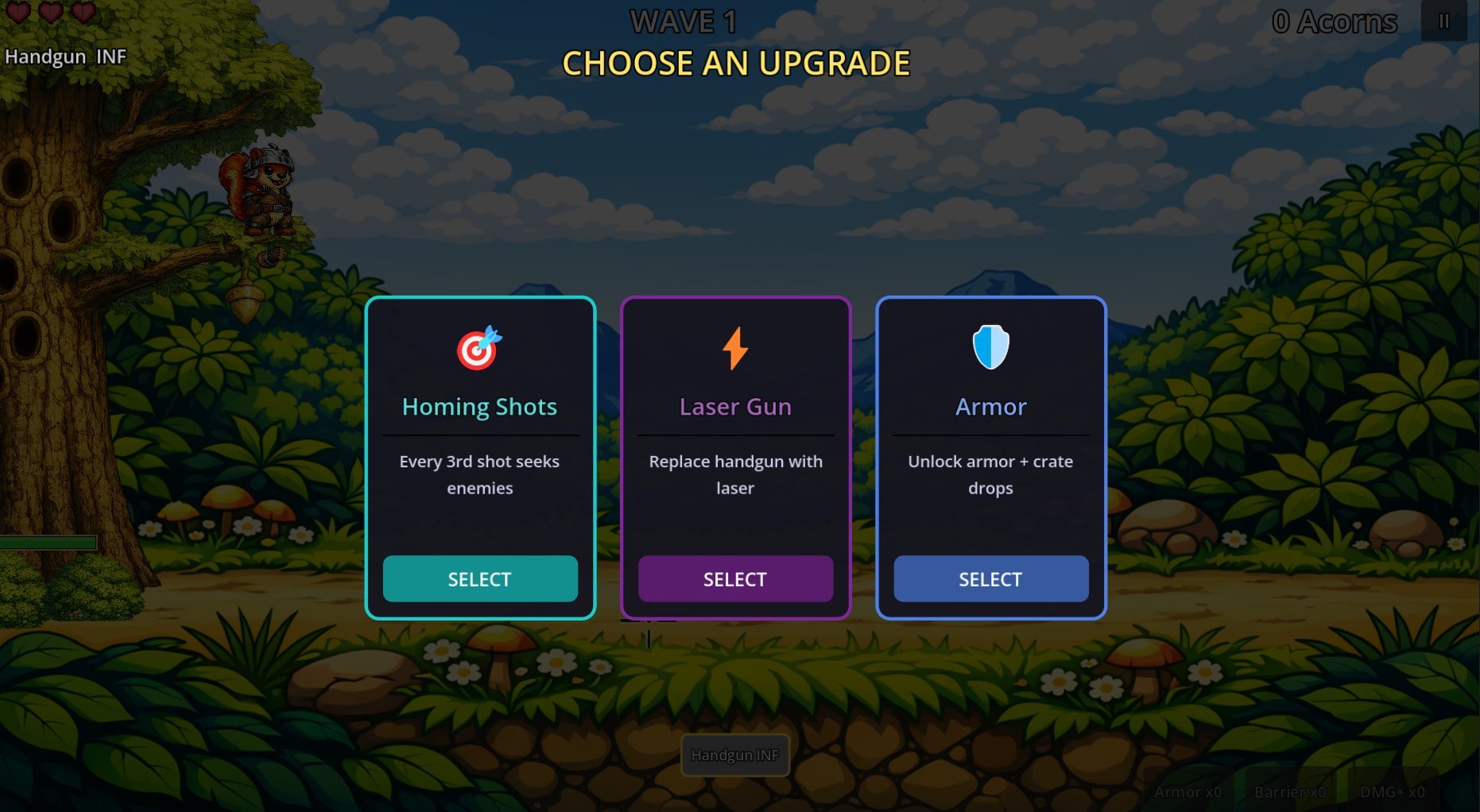Click the Handgun INF indicator at bottom center
The image size is (1480, 812).
pyautogui.click(x=734, y=756)
